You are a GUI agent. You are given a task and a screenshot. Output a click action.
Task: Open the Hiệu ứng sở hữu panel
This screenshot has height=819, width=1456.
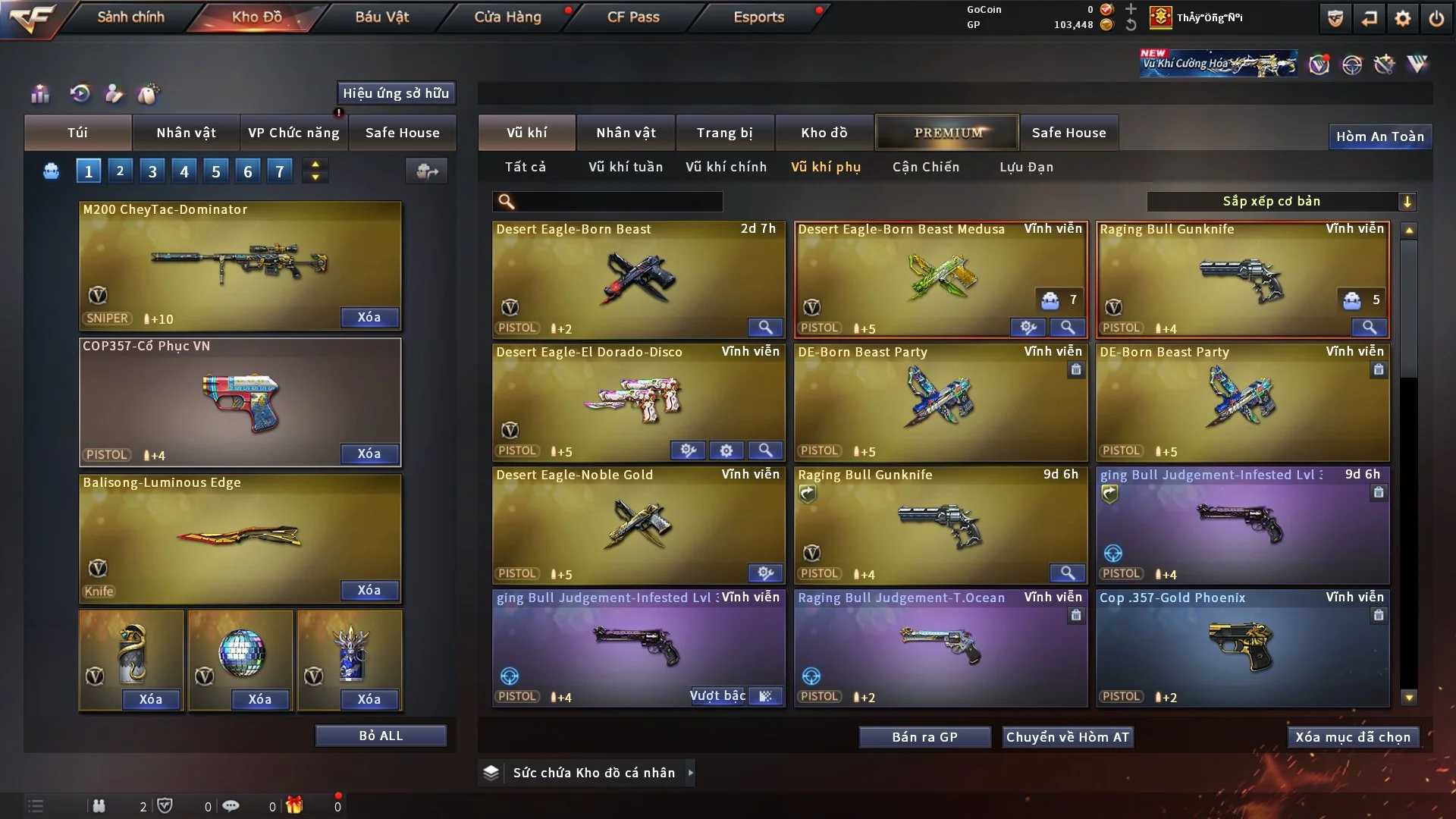pyautogui.click(x=395, y=93)
